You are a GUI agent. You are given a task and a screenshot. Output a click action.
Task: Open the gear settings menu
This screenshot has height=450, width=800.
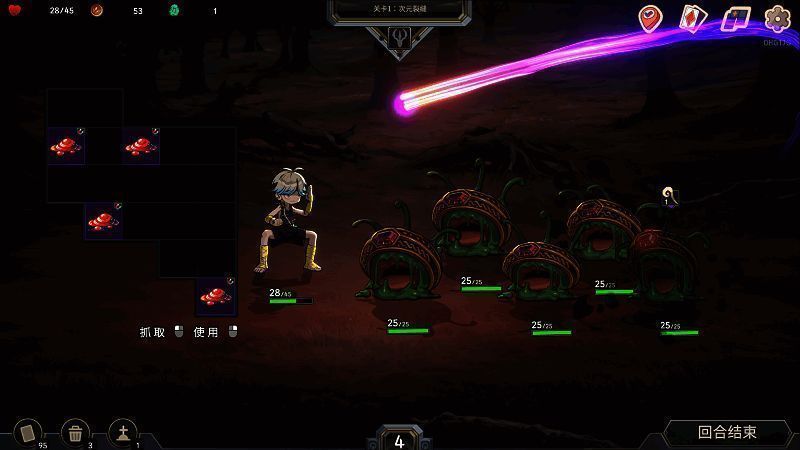[777, 18]
